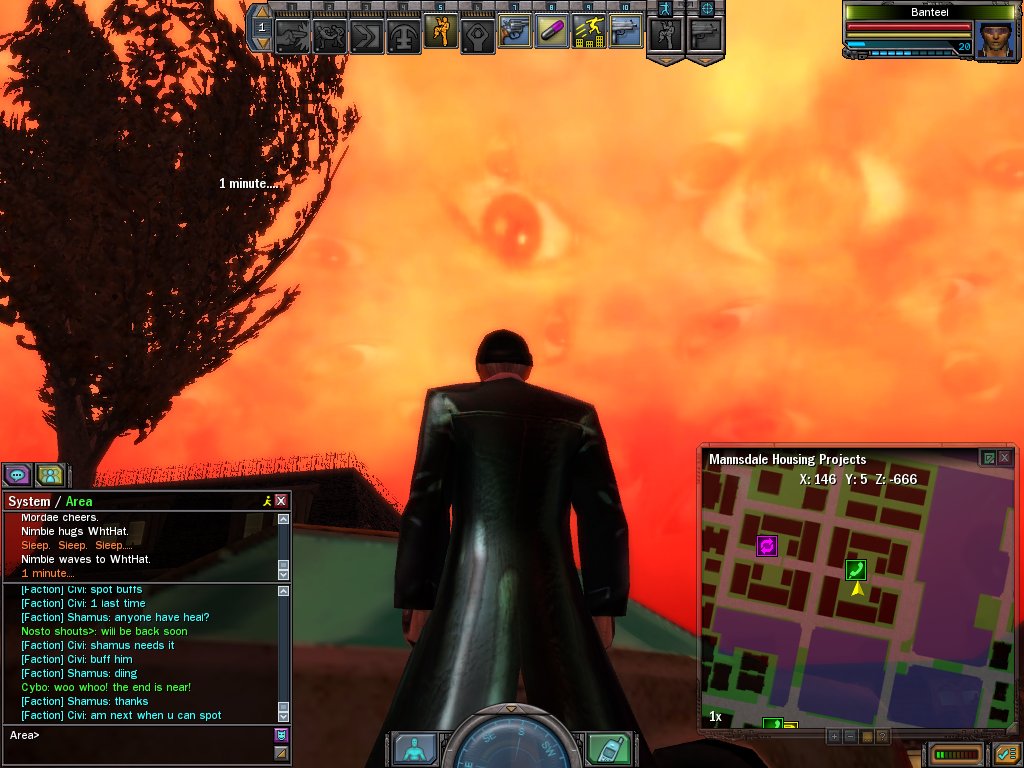Zoom out the map with minus button
The image size is (1024, 768).
coord(850,736)
